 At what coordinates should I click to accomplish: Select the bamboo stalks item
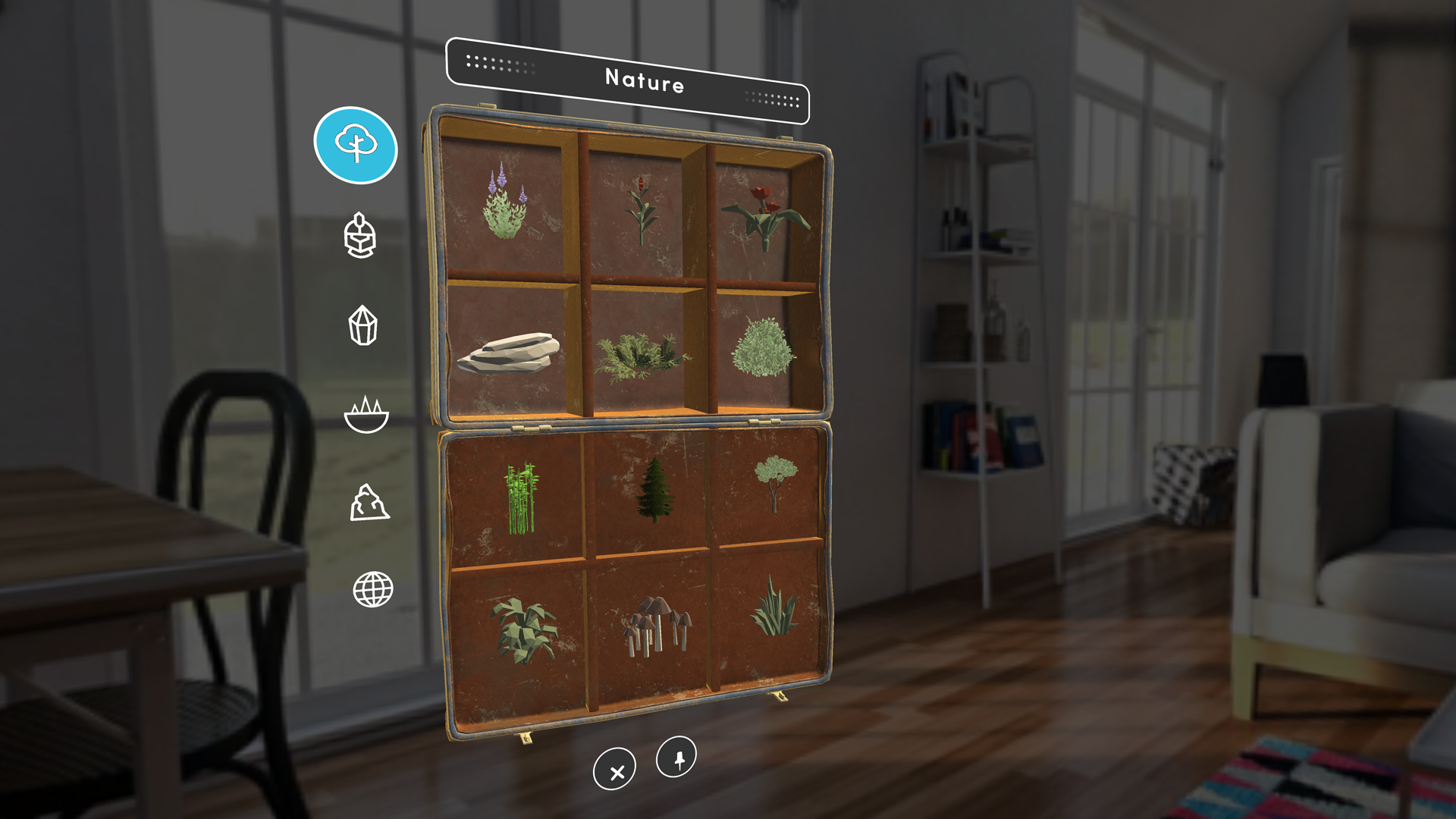pyautogui.click(x=520, y=498)
